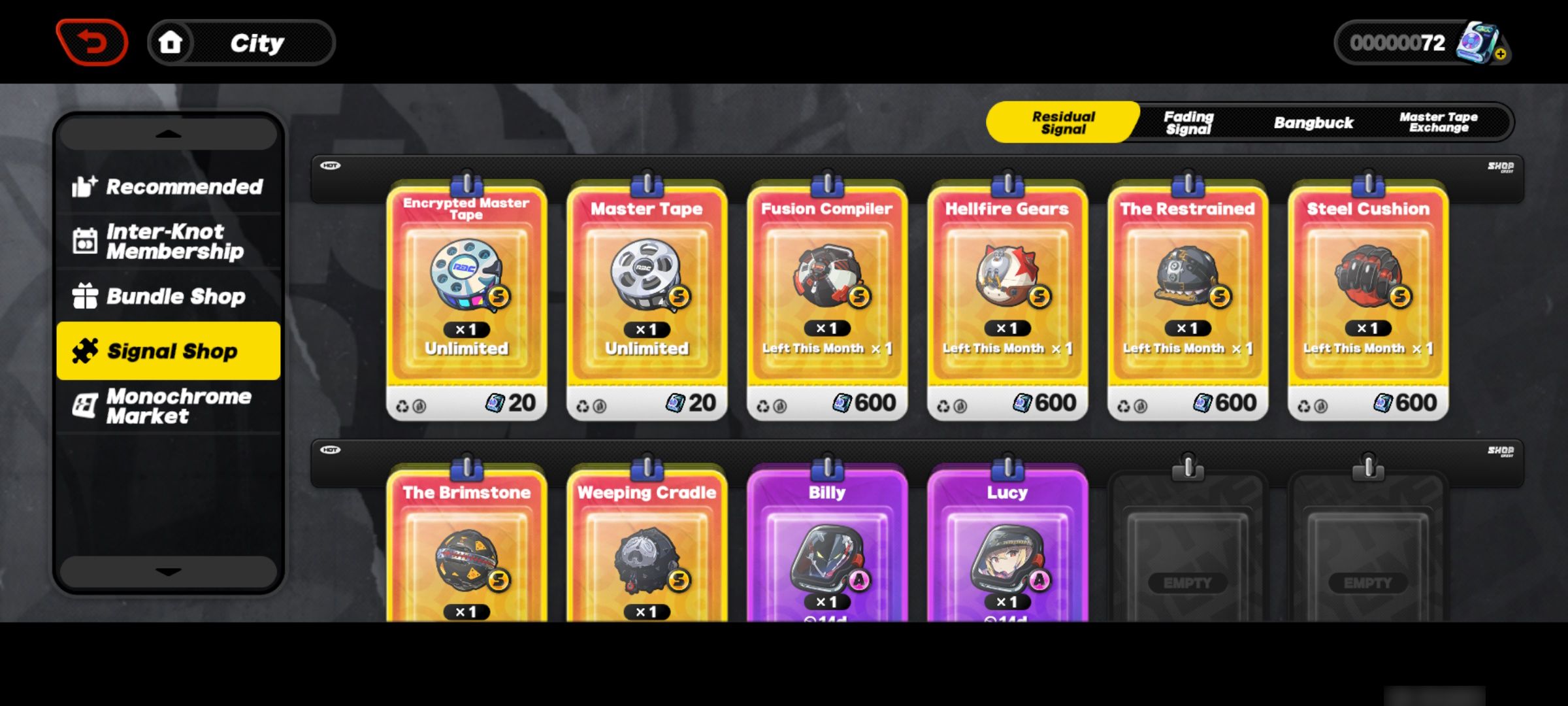Image resolution: width=1568 pixels, height=706 pixels.
Task: Click the Bundle Shop gift icon
Action: click(85, 295)
